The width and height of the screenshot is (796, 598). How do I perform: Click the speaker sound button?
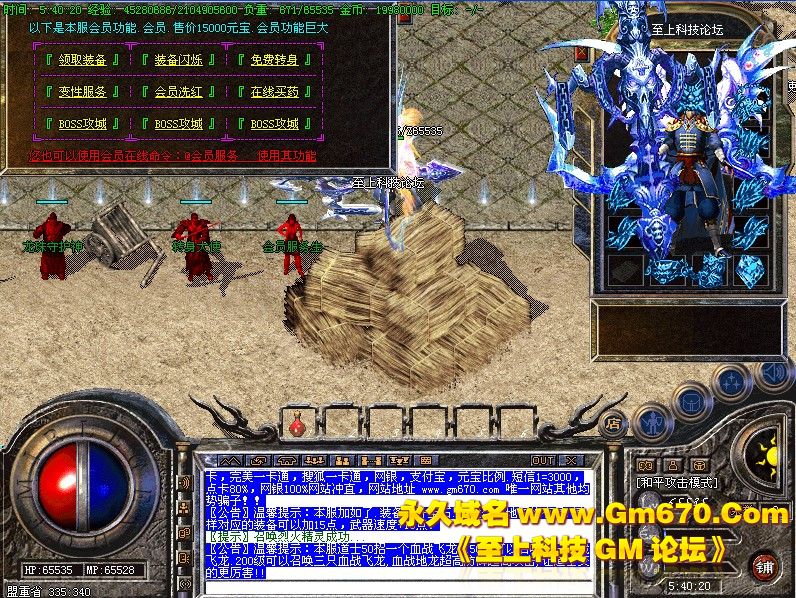pos(771,375)
